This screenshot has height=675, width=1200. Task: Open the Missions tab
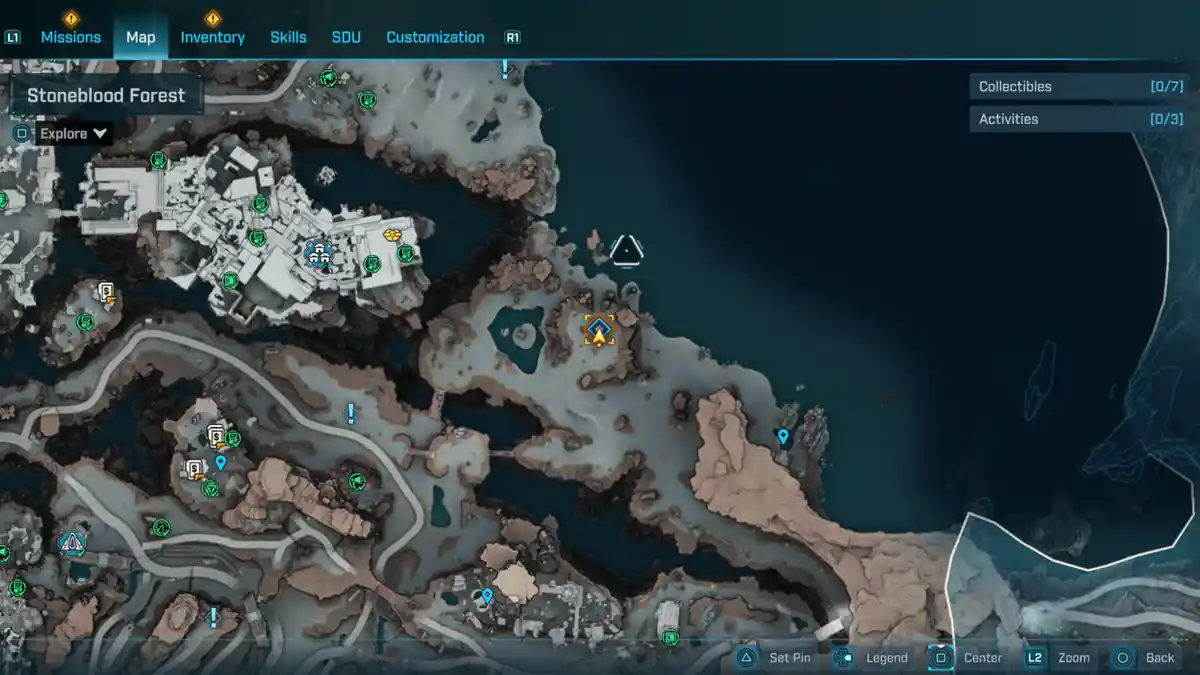pyautogui.click(x=70, y=37)
